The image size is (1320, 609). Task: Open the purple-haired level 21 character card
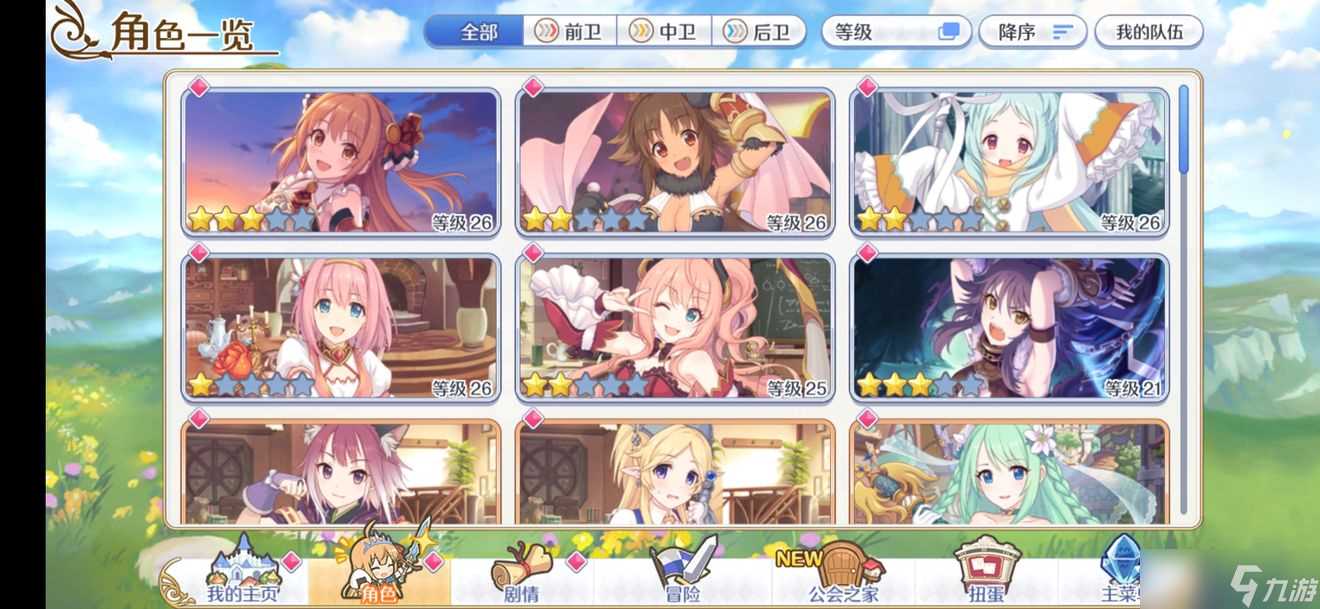click(1008, 328)
